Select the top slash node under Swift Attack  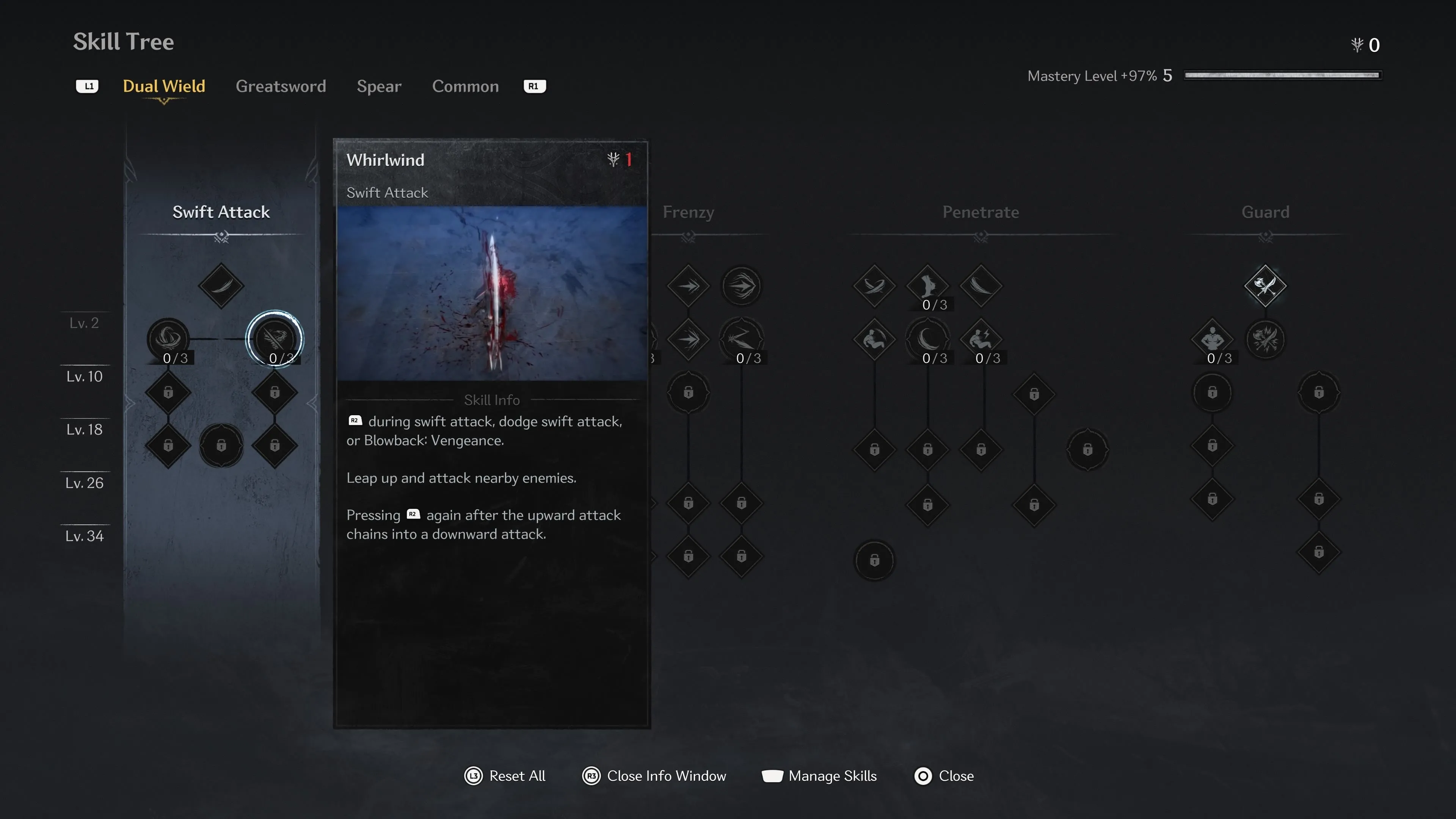point(221,286)
